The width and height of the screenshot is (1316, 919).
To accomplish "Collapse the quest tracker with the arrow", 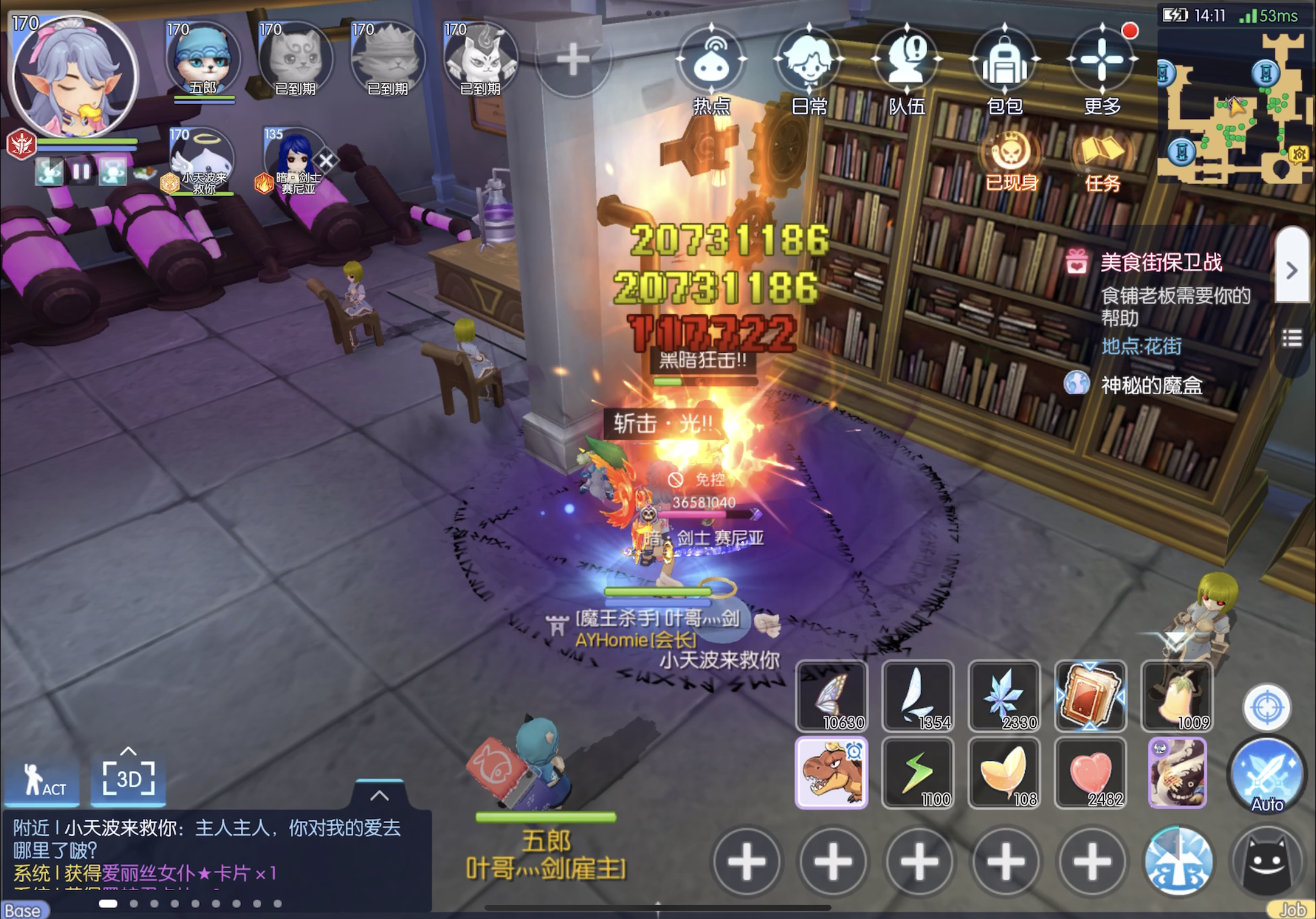I will pos(1292,271).
